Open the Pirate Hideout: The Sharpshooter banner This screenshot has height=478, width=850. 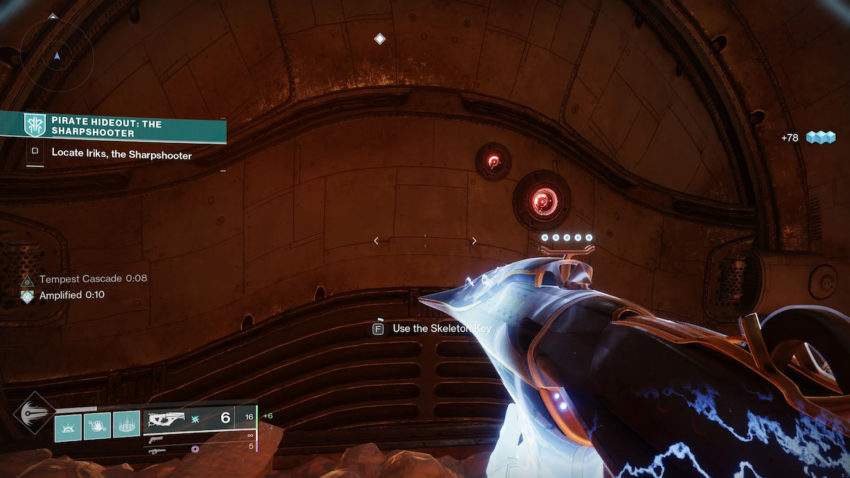click(x=112, y=127)
